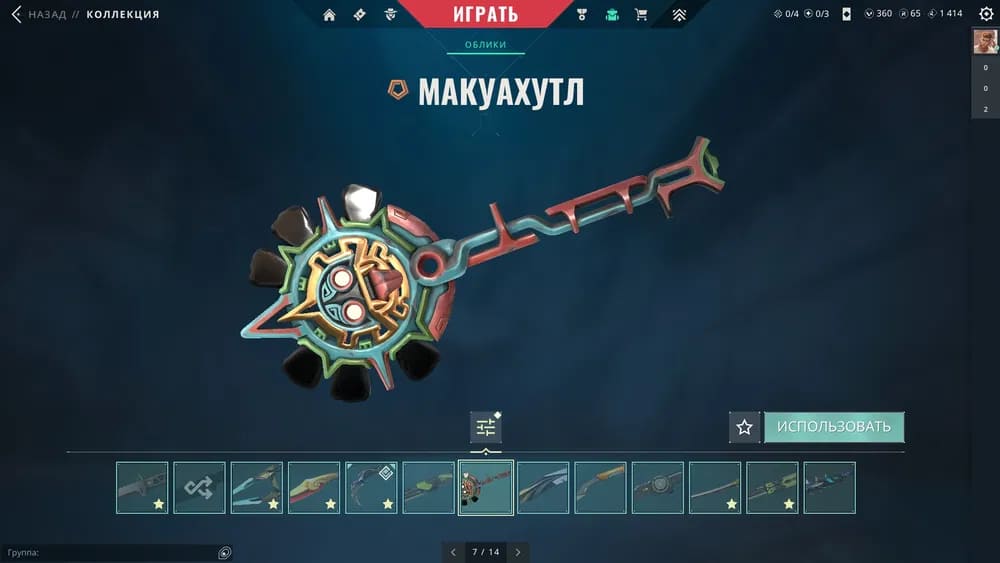Viewport: 1000px width, 563px height.
Task: Open the player avatar portrait
Action: point(985,42)
